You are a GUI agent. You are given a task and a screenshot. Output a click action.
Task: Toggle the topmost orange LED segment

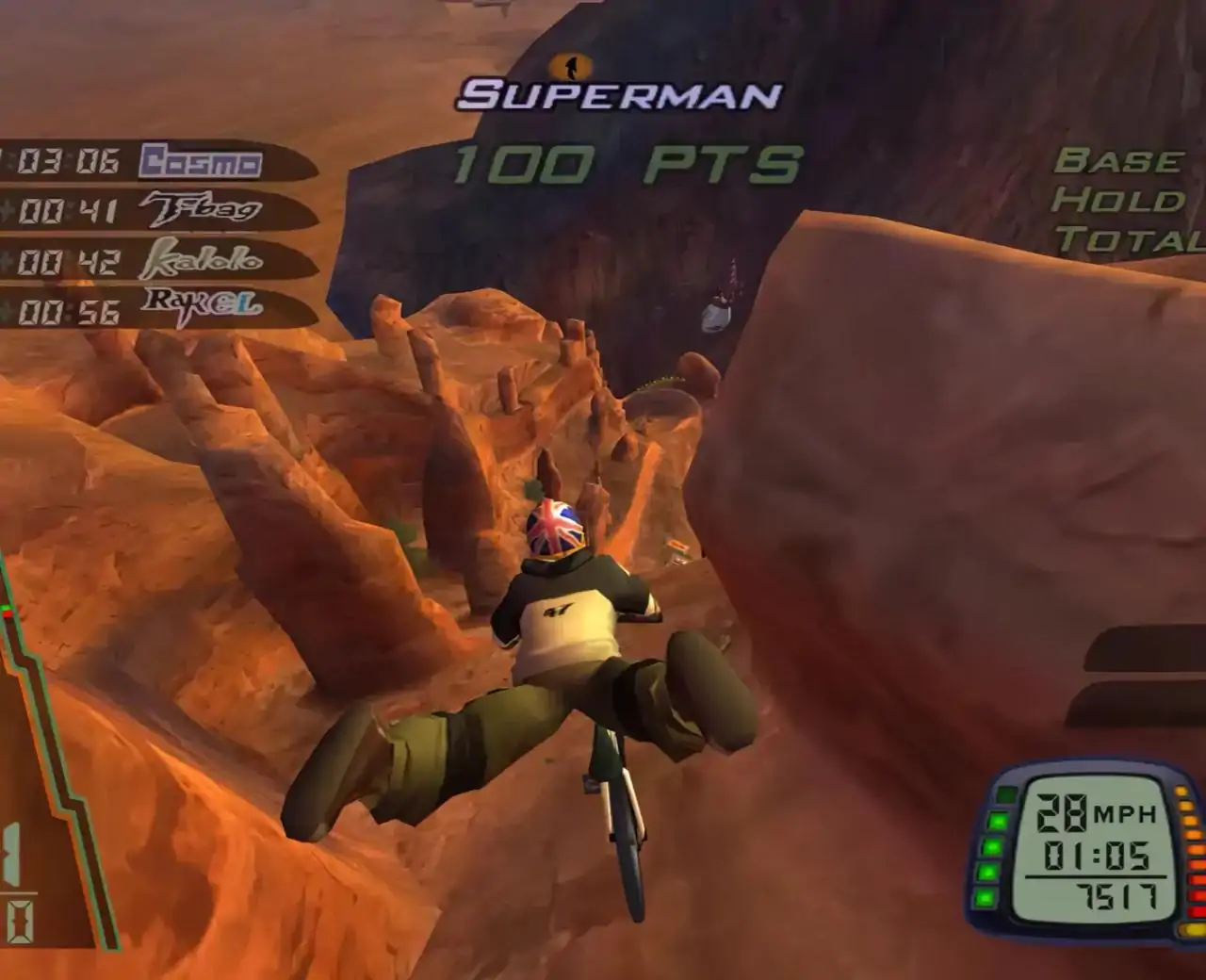click(1180, 792)
